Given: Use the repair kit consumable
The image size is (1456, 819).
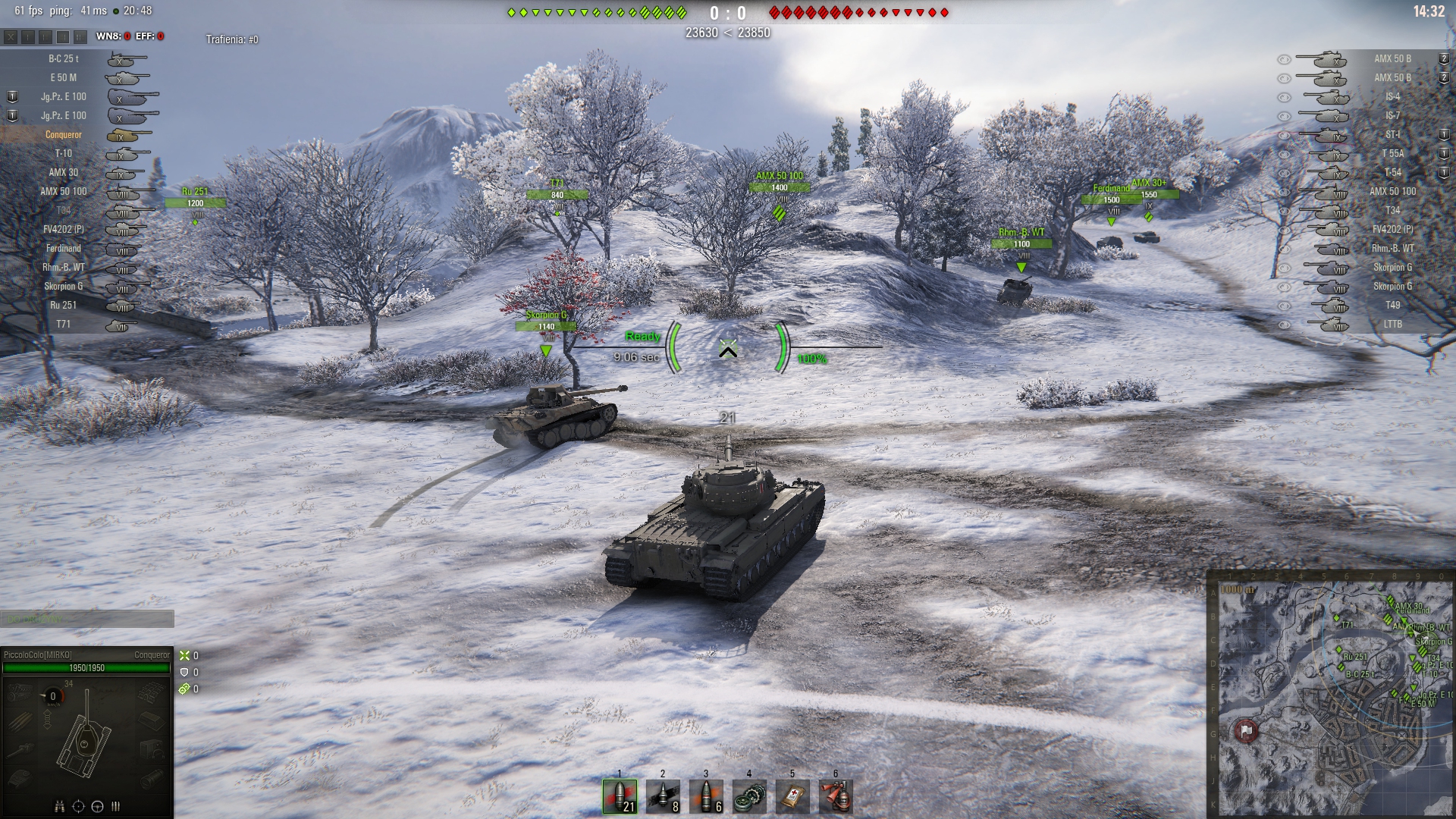Looking at the screenshot, I should 749,796.
